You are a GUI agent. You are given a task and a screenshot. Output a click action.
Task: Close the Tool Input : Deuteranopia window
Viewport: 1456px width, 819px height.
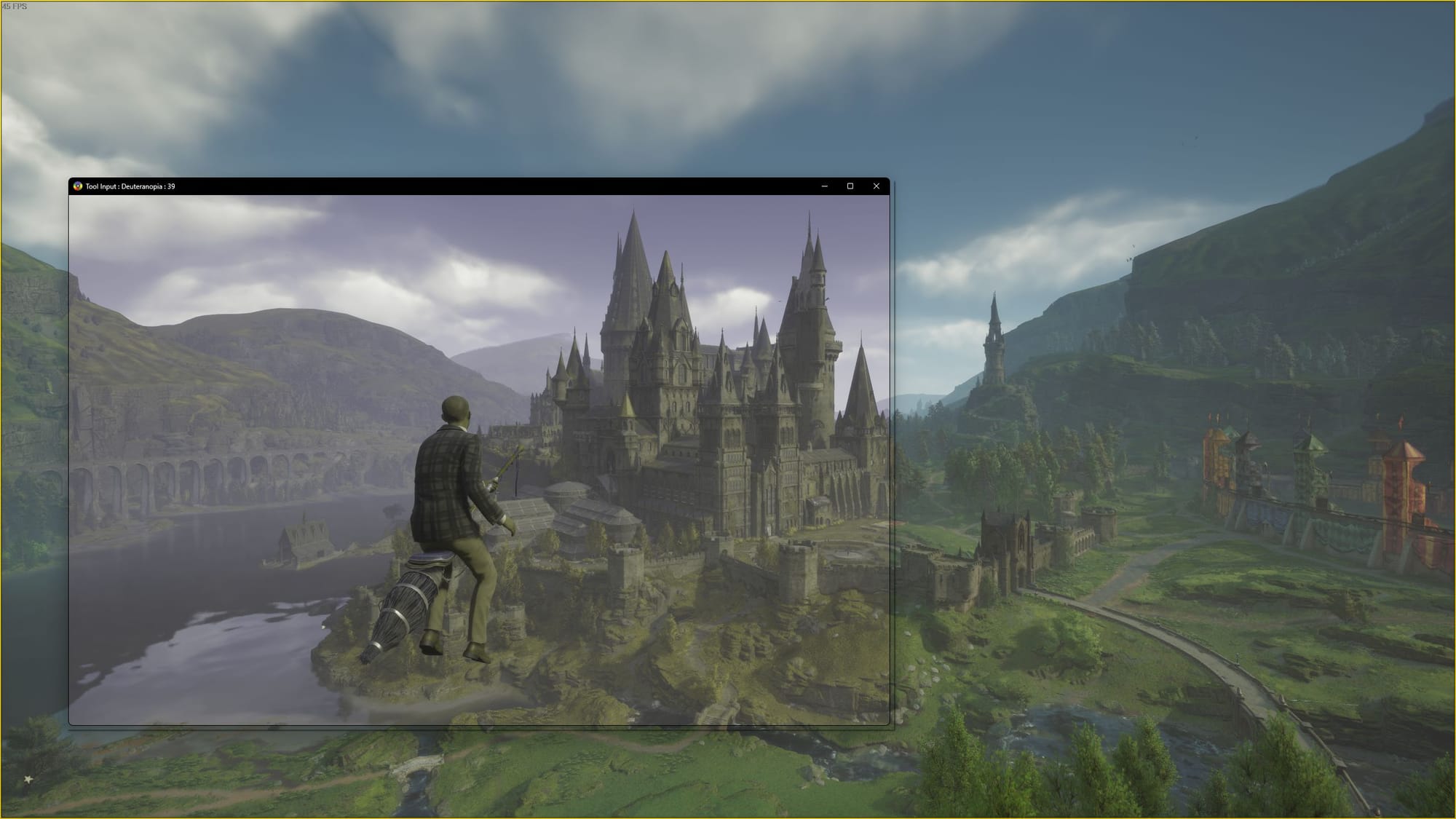tap(876, 186)
